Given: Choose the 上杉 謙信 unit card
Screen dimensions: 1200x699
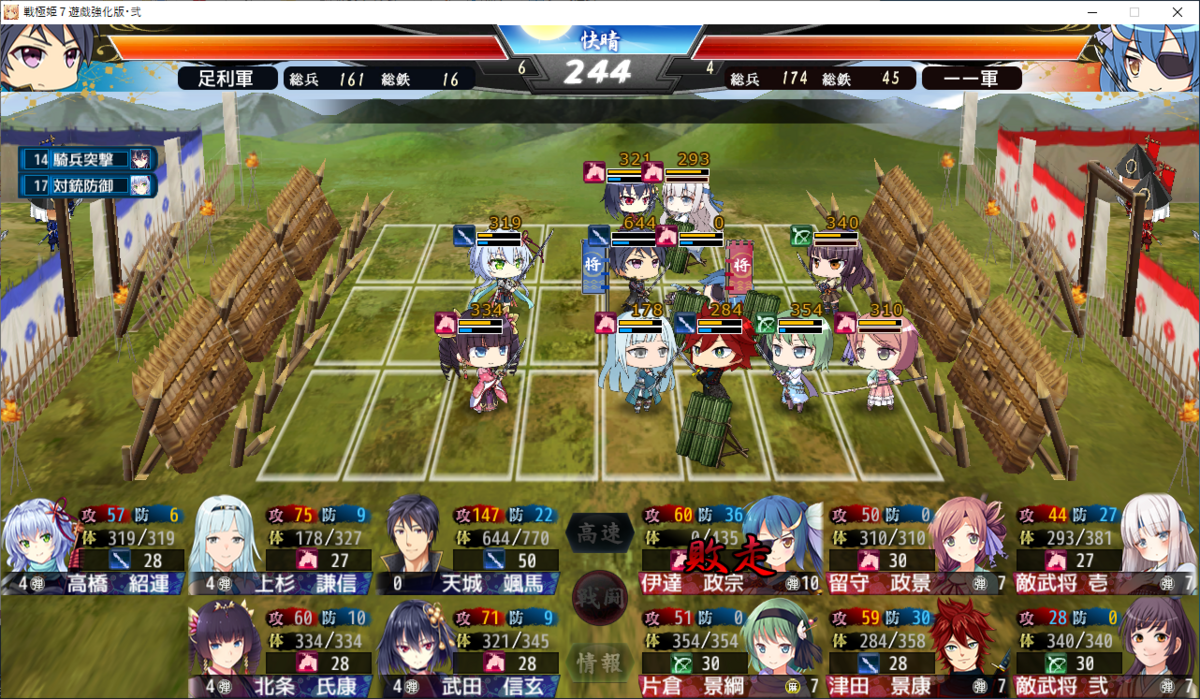Looking at the screenshot, I should tap(280, 548).
